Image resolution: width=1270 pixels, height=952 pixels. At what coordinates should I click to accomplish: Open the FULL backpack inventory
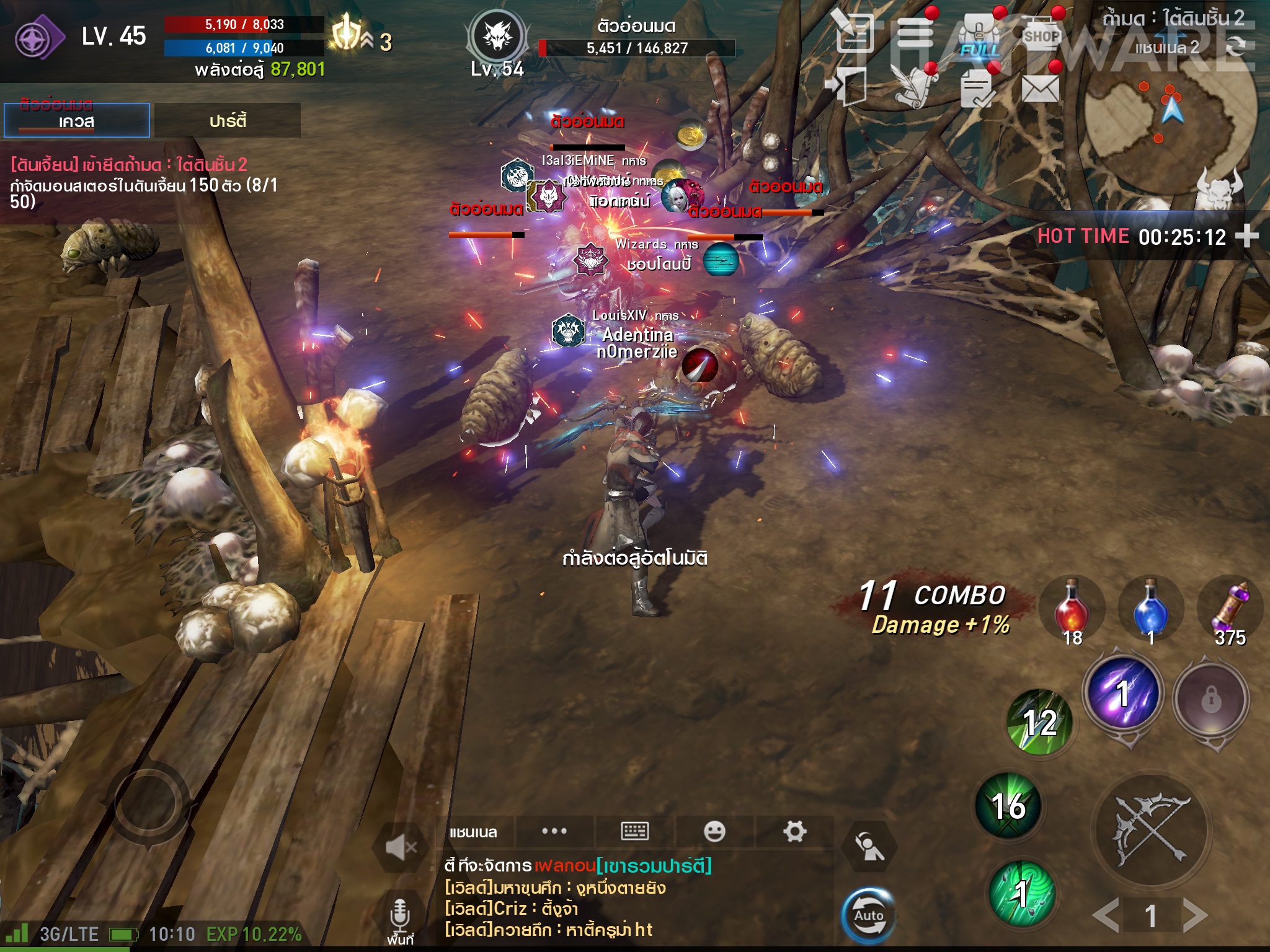point(980,37)
